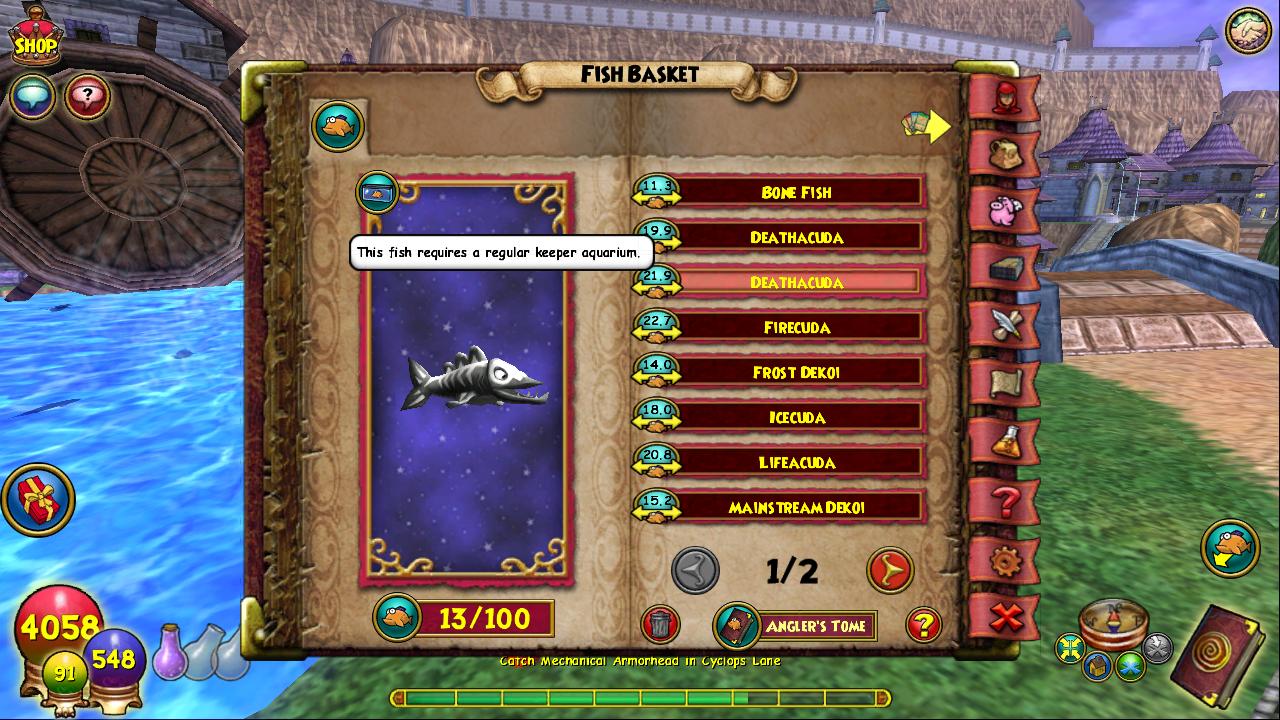Open the pet piggy tab

(x=1005, y=210)
